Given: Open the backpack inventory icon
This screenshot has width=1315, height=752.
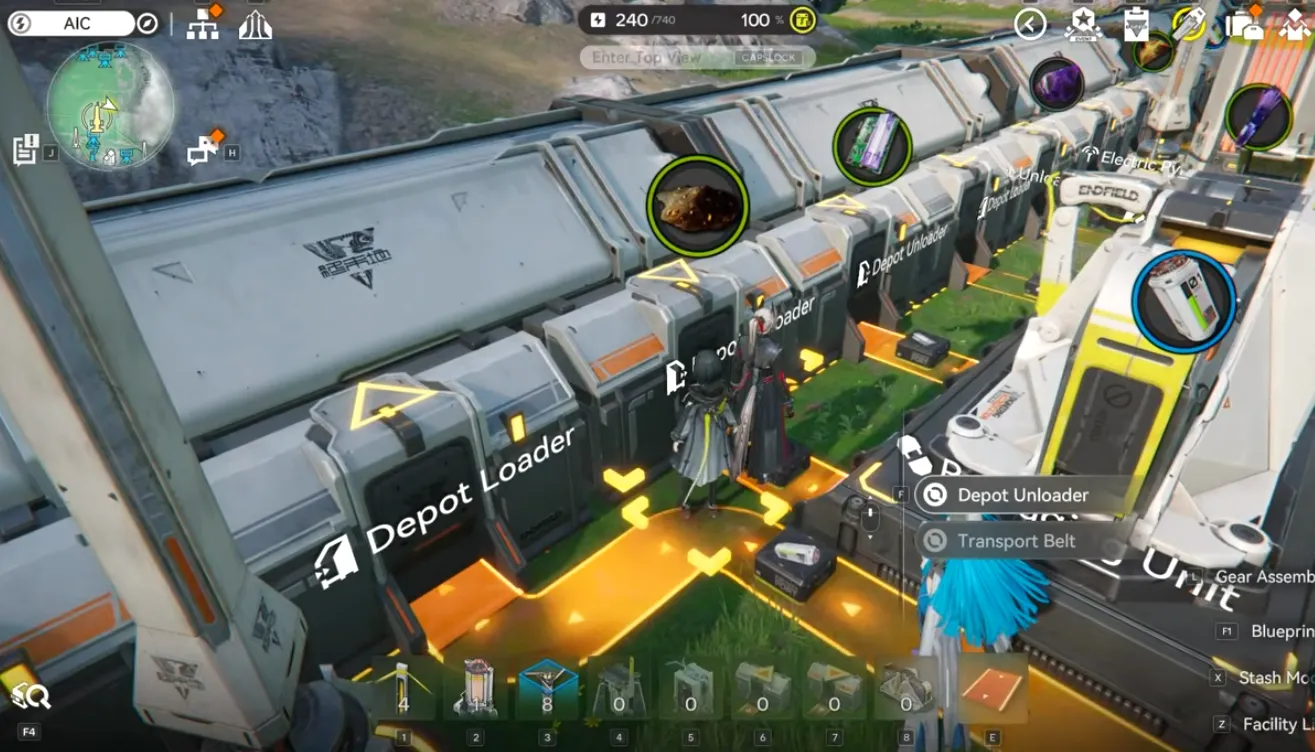Looking at the screenshot, I should (x=1244, y=23).
